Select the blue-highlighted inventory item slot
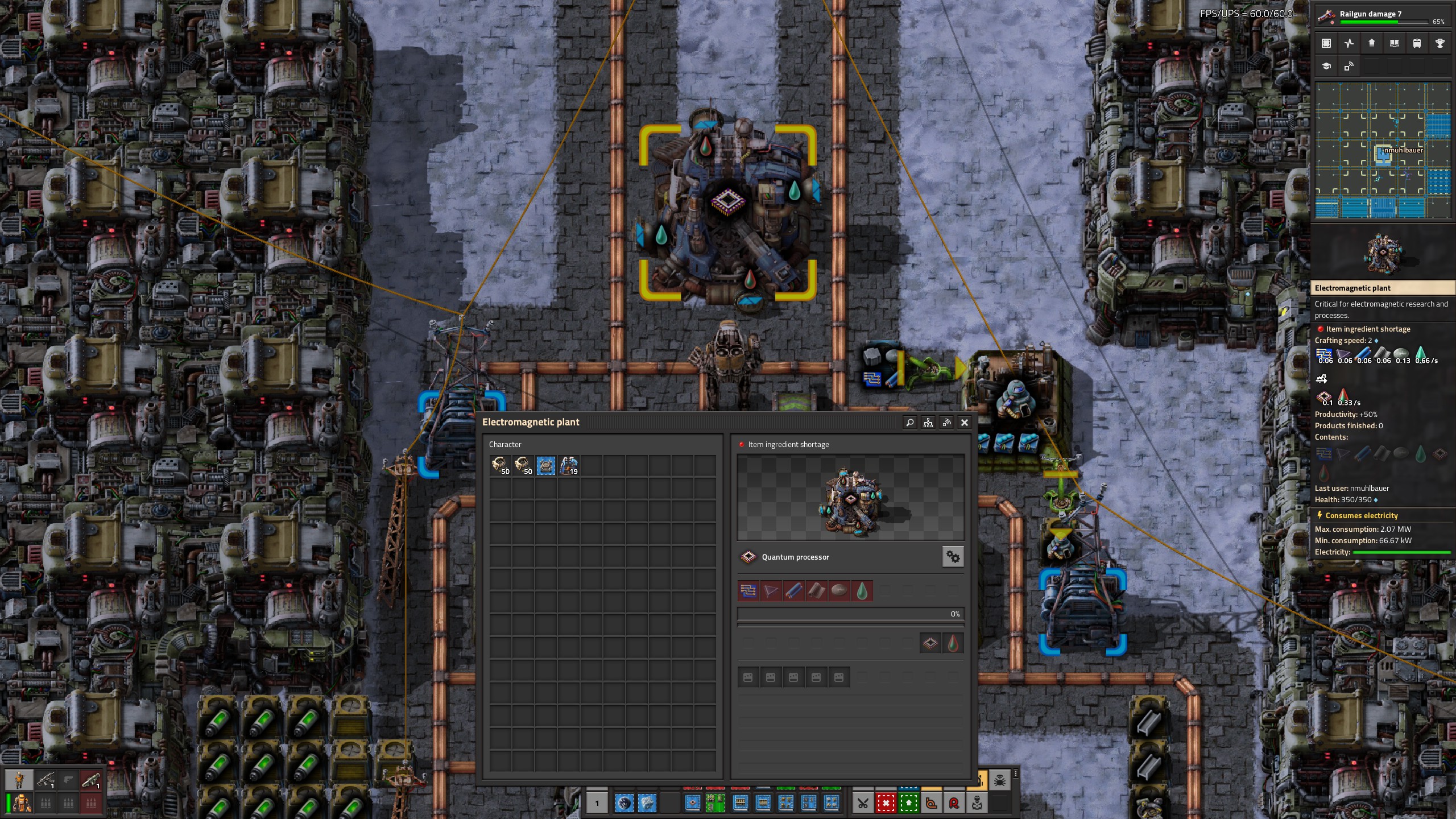Screen dimensions: 1456x819 tap(546, 466)
